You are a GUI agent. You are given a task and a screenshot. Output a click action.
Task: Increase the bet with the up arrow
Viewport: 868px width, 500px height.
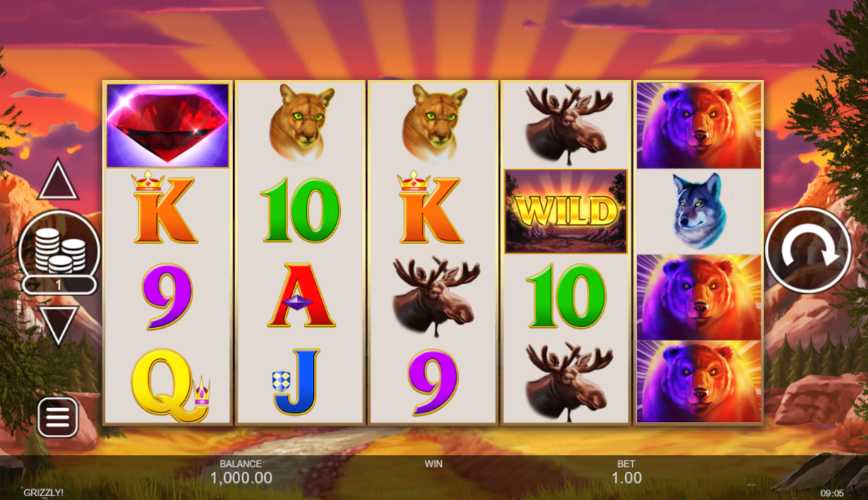coord(58,181)
